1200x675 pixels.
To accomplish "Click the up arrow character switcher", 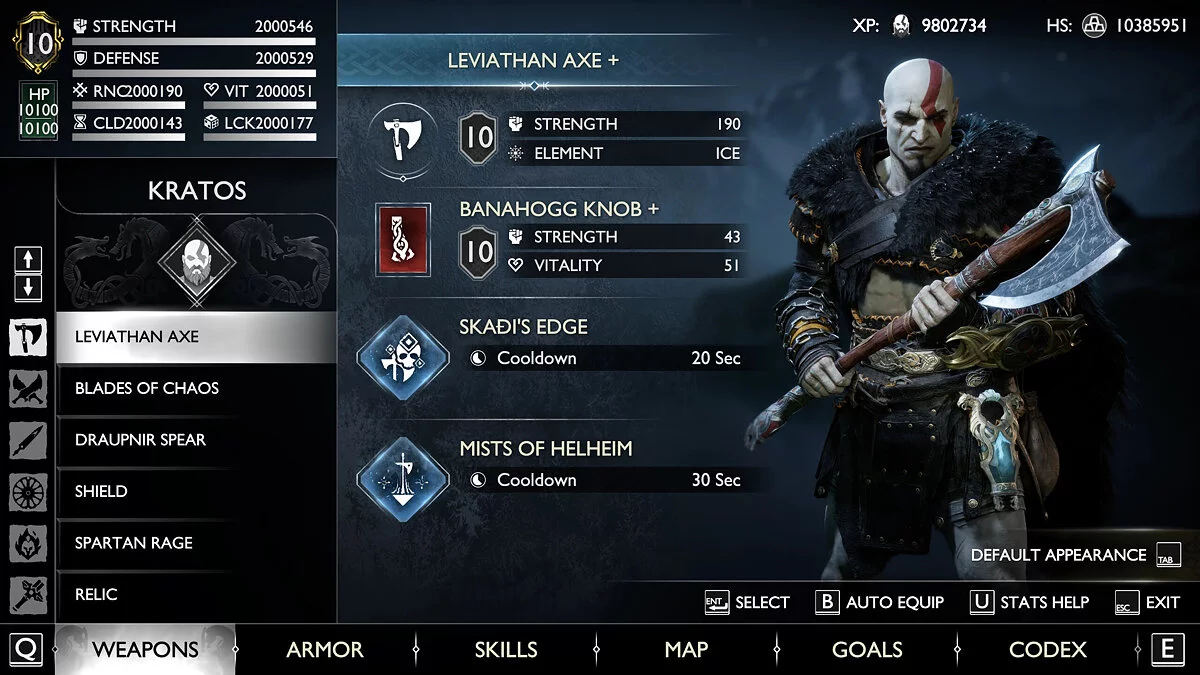I will [28, 260].
